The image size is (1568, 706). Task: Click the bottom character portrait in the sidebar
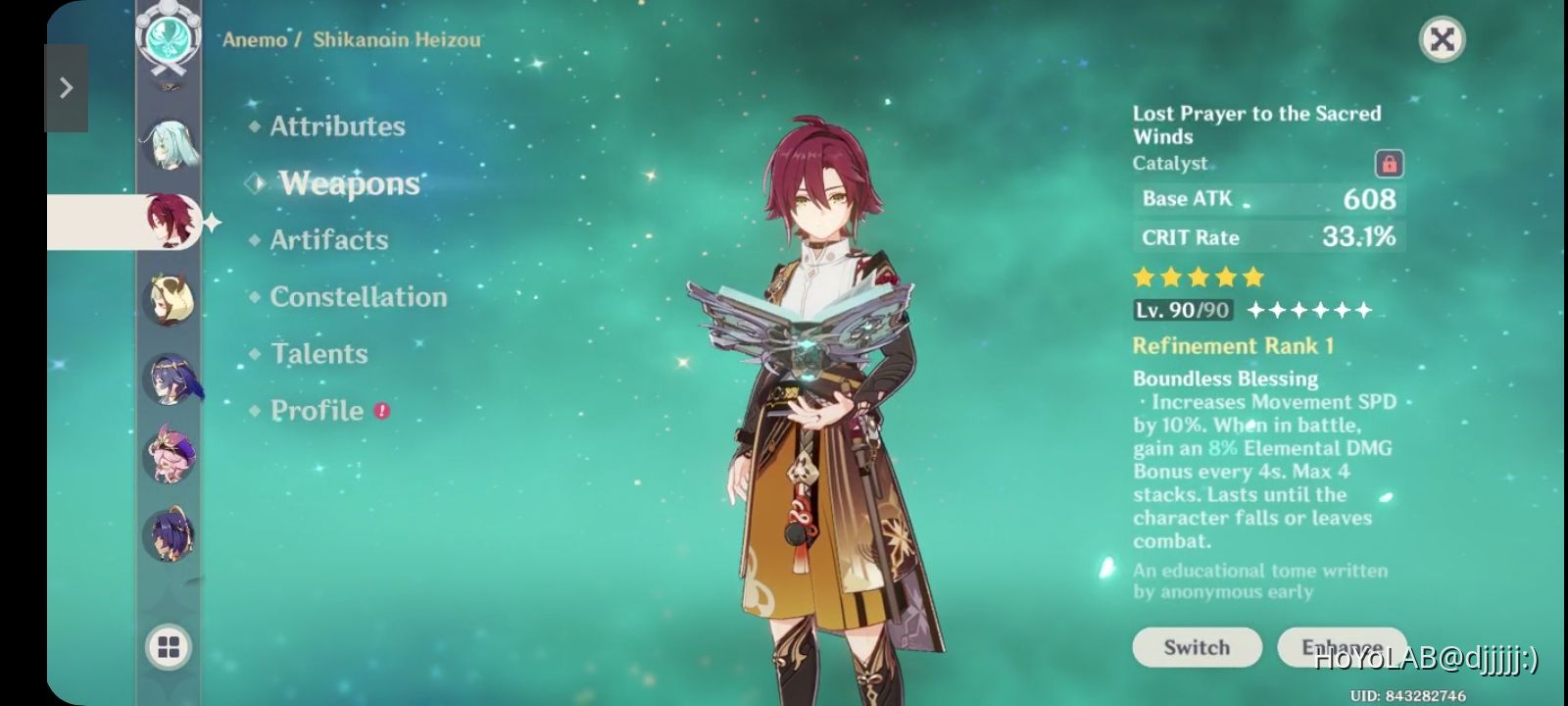169,532
